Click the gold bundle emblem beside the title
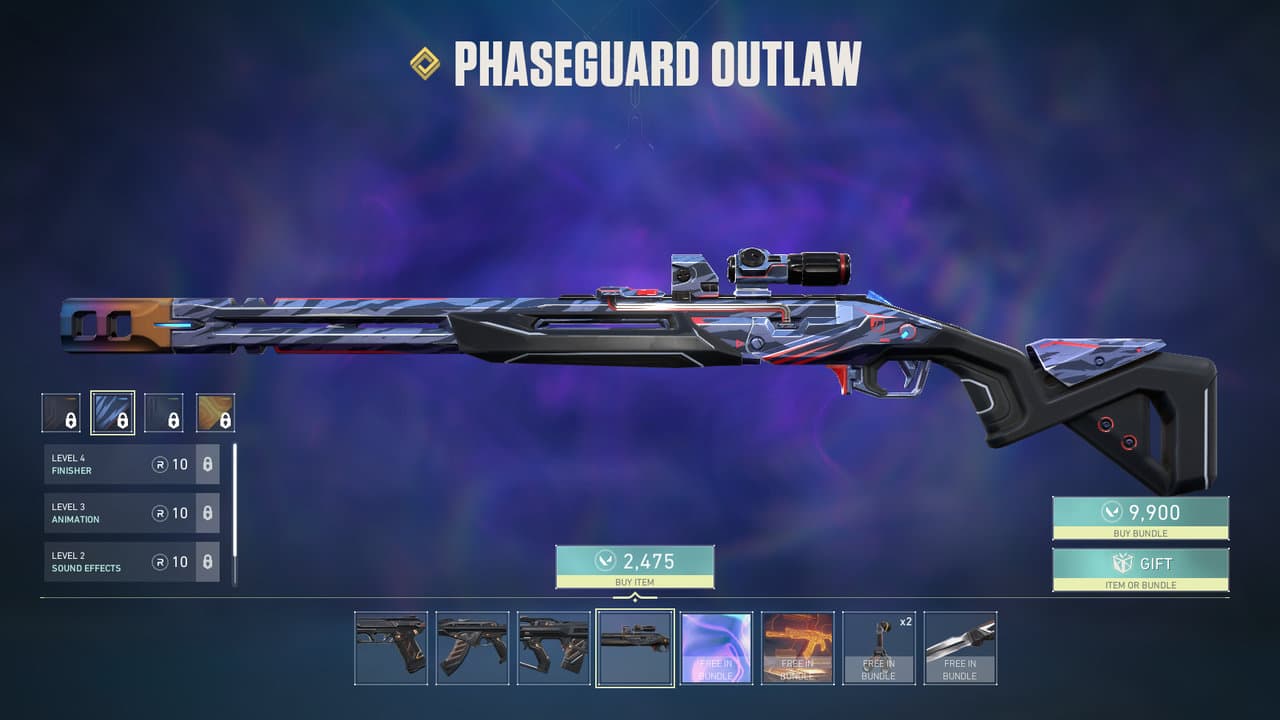The width and height of the screenshot is (1280, 720). click(427, 63)
